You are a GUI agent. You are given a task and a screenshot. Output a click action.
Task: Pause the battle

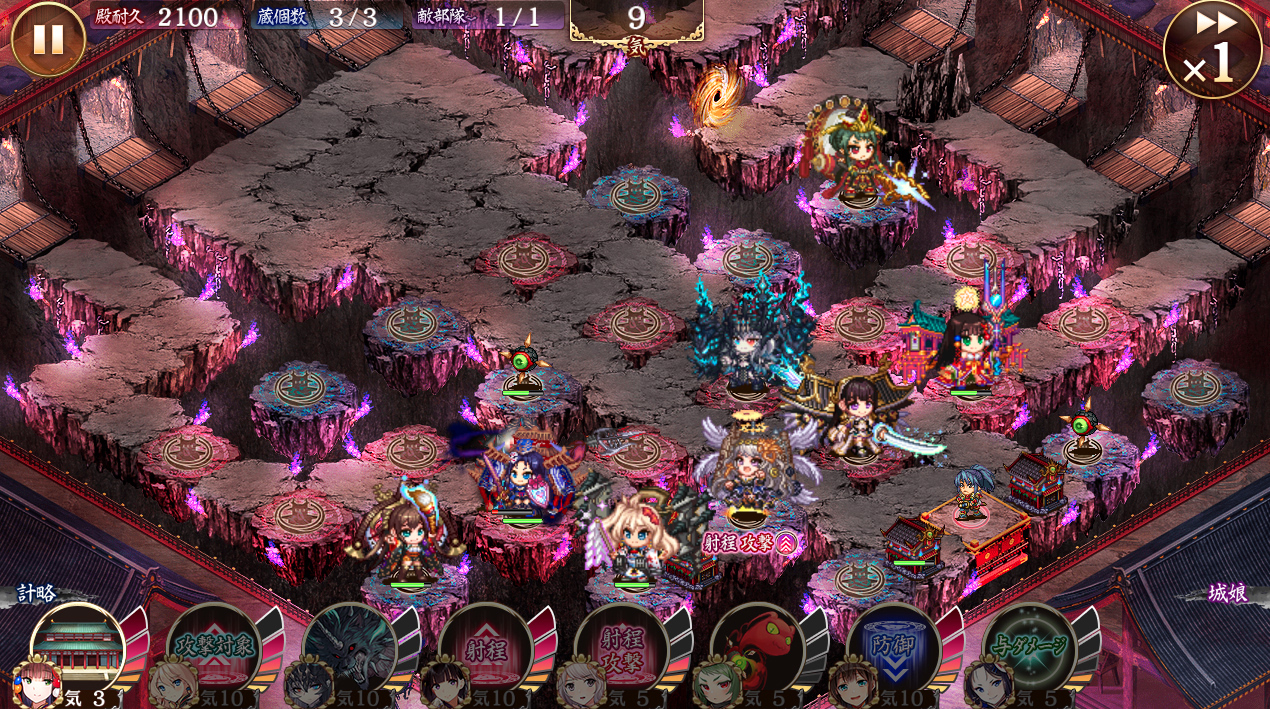(48, 39)
